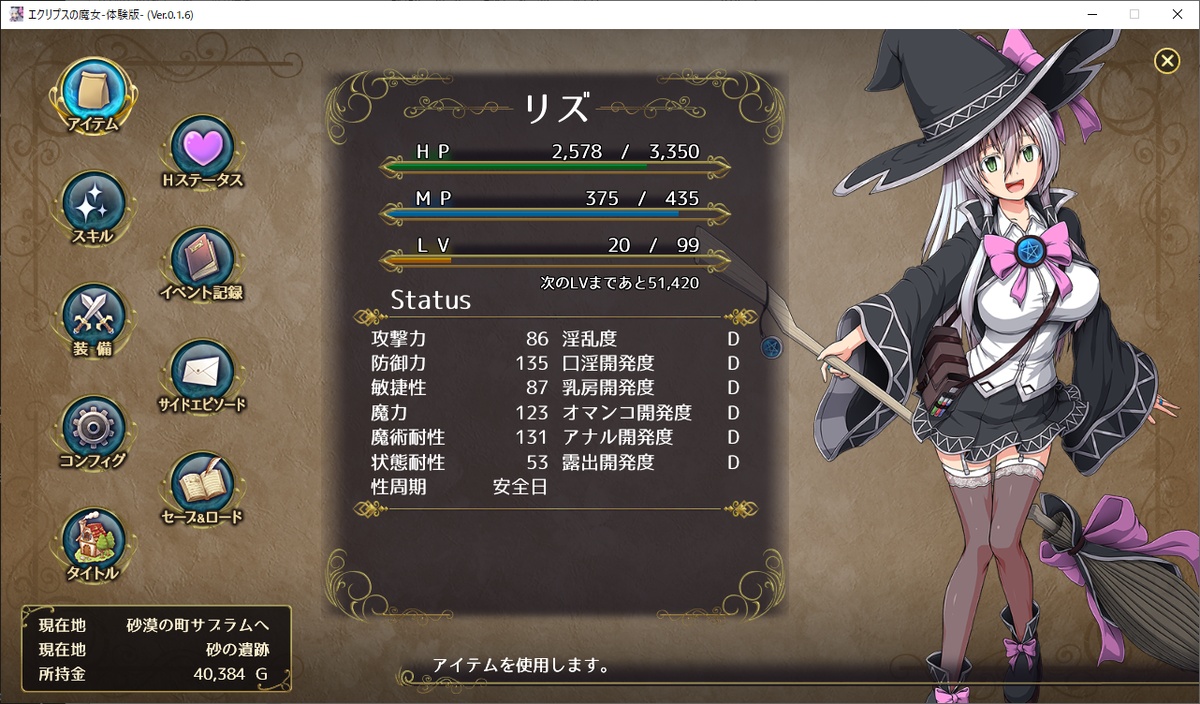This screenshot has width=1200, height=704.
Task: Choose セーブ&ロード (Save & Load)
Action: tap(203, 485)
